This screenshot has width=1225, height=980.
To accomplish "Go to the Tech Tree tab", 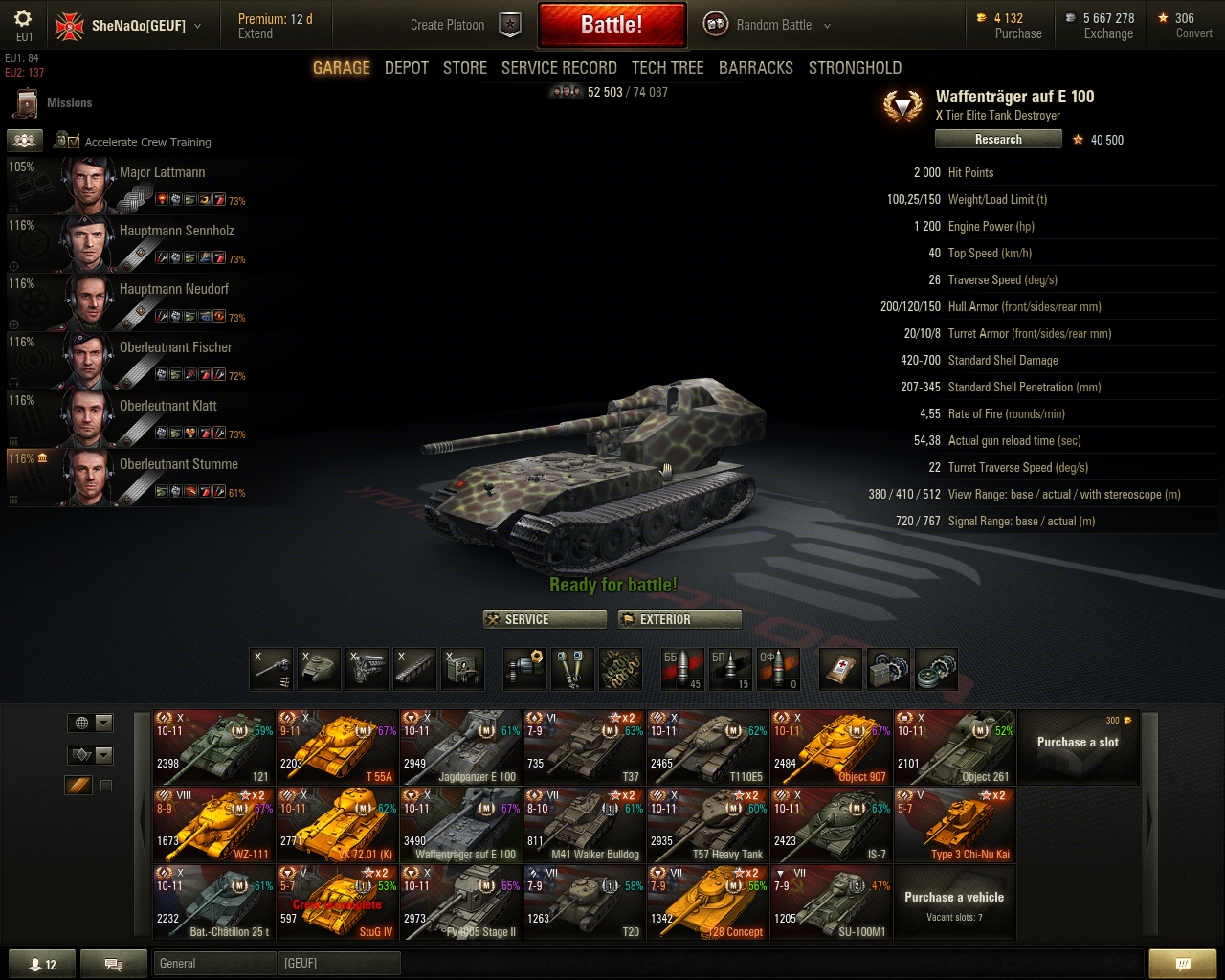I will click(667, 68).
